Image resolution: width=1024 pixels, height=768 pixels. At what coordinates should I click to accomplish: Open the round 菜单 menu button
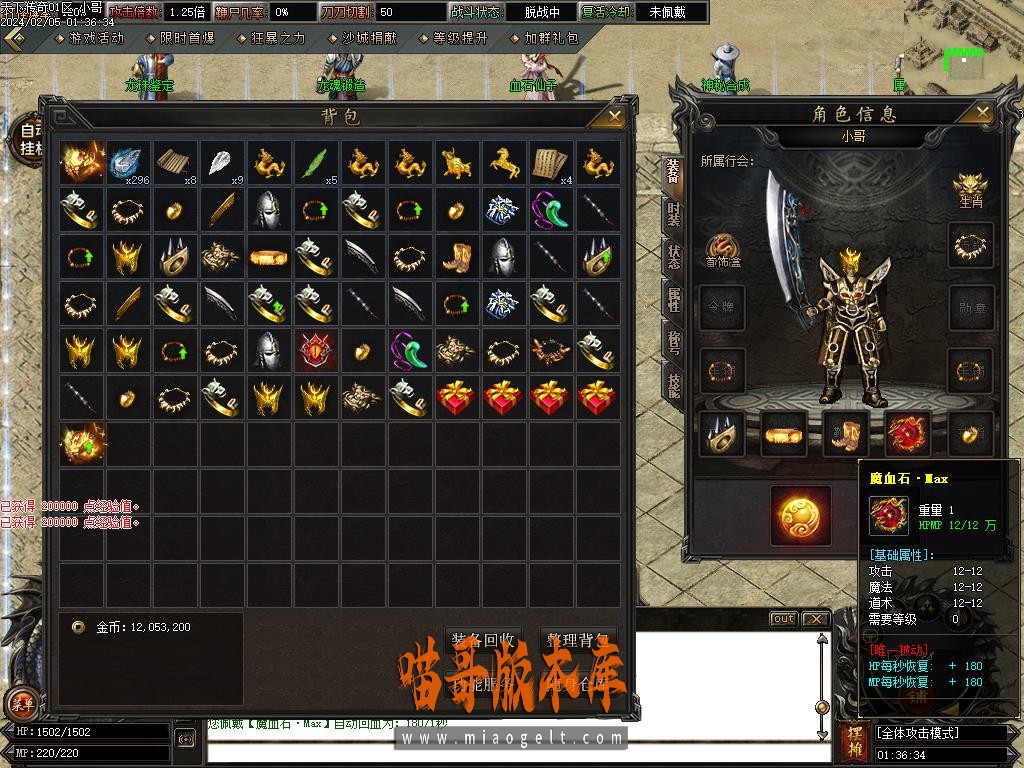(21, 704)
